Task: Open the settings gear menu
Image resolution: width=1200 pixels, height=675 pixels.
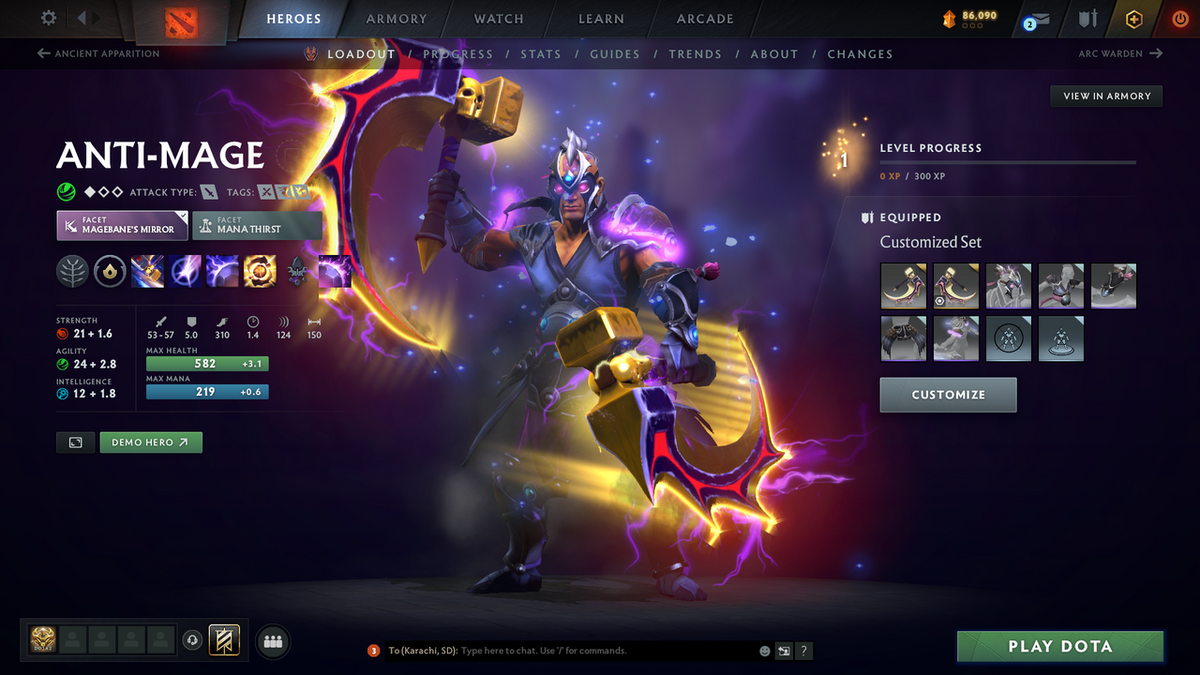Action: coord(48,18)
